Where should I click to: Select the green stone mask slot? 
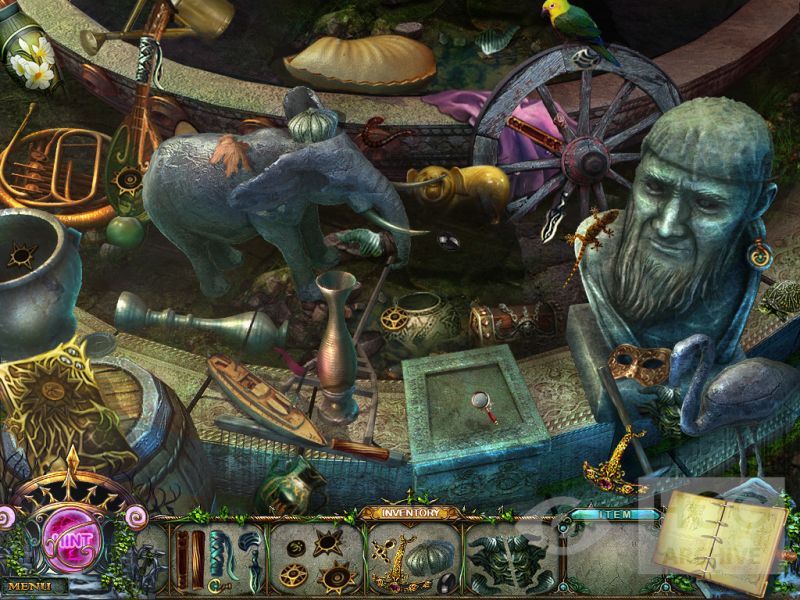click(x=512, y=559)
